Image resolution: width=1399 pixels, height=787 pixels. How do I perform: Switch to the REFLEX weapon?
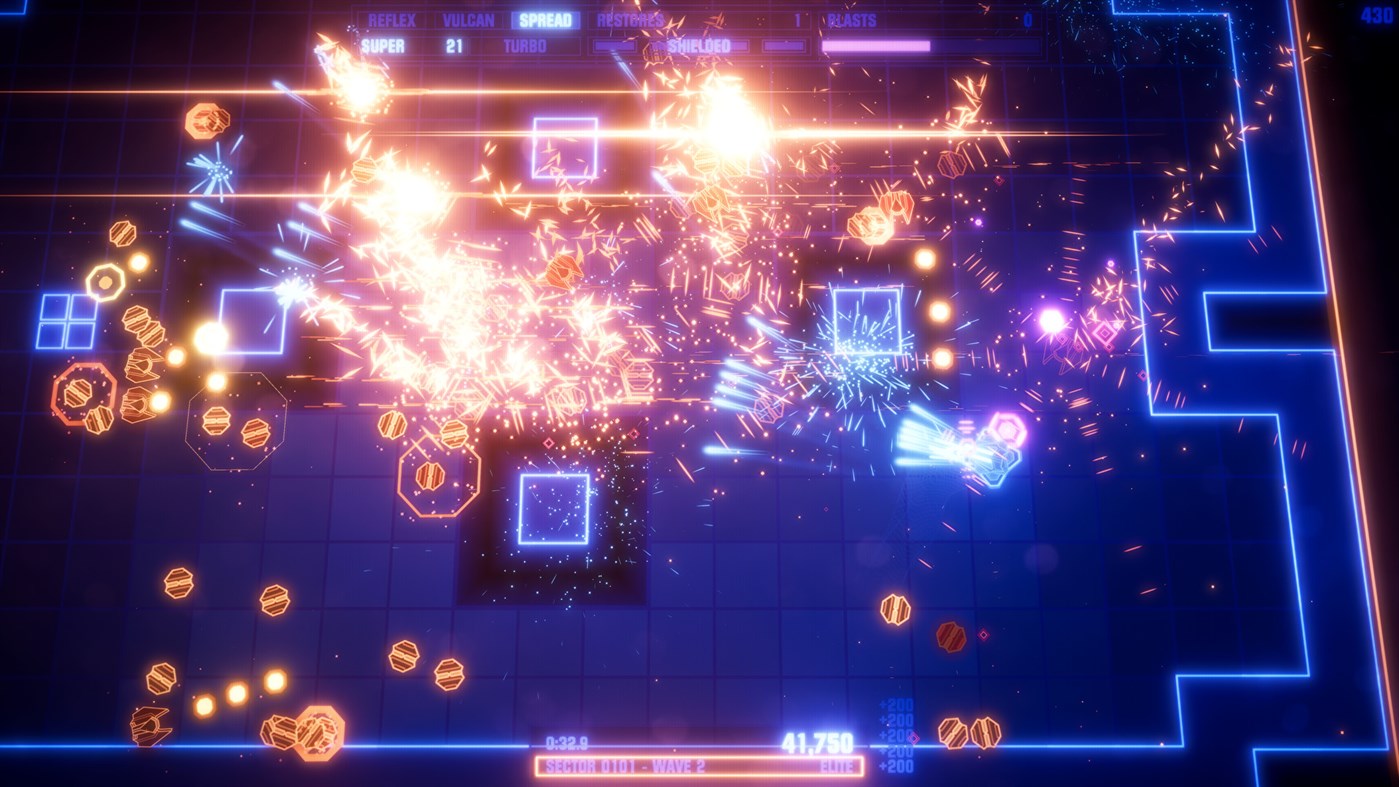coord(394,19)
